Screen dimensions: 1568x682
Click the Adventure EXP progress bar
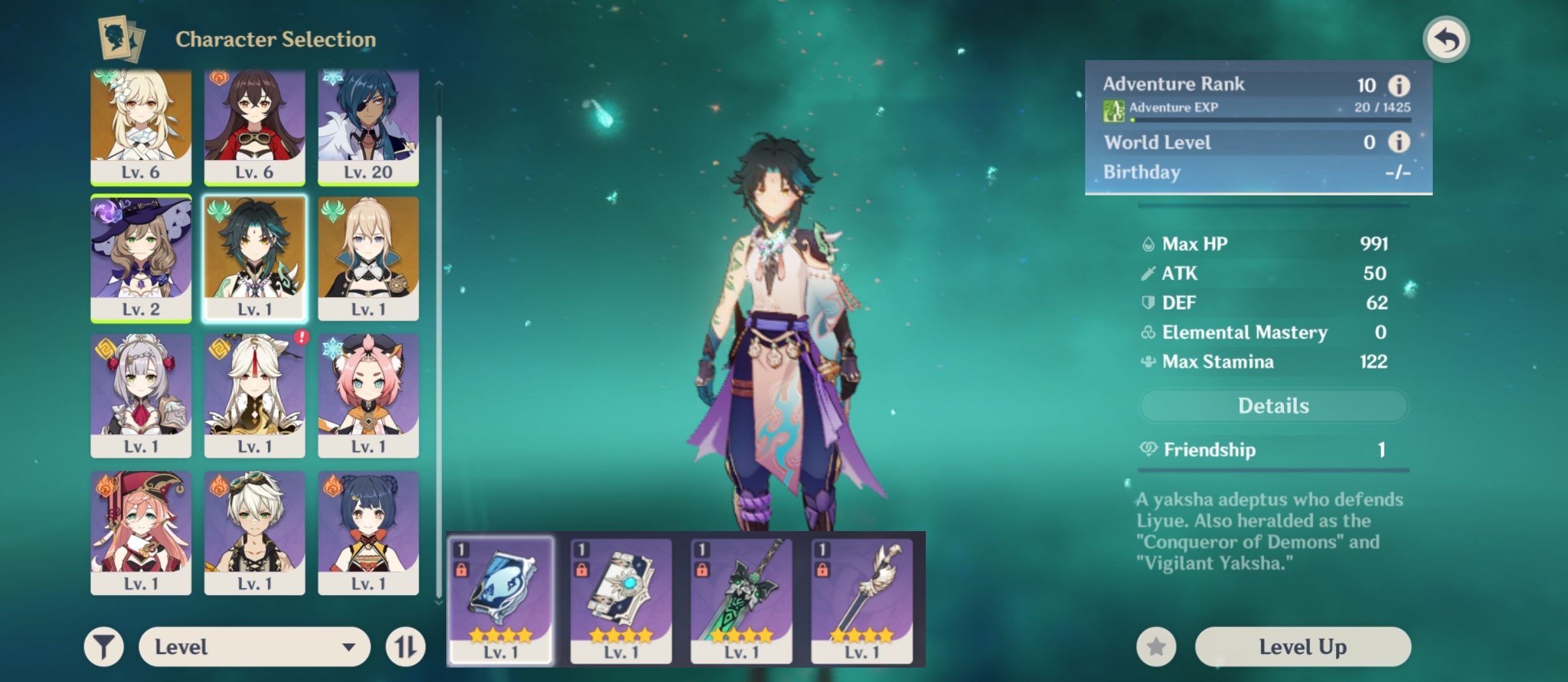pos(1261,120)
